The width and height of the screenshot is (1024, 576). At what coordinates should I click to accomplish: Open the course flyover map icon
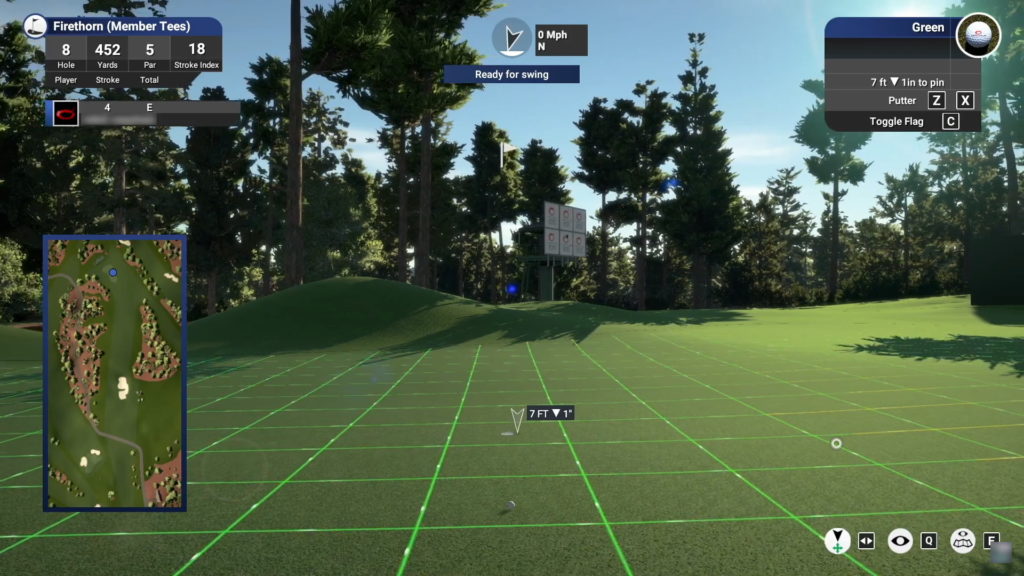(x=962, y=541)
